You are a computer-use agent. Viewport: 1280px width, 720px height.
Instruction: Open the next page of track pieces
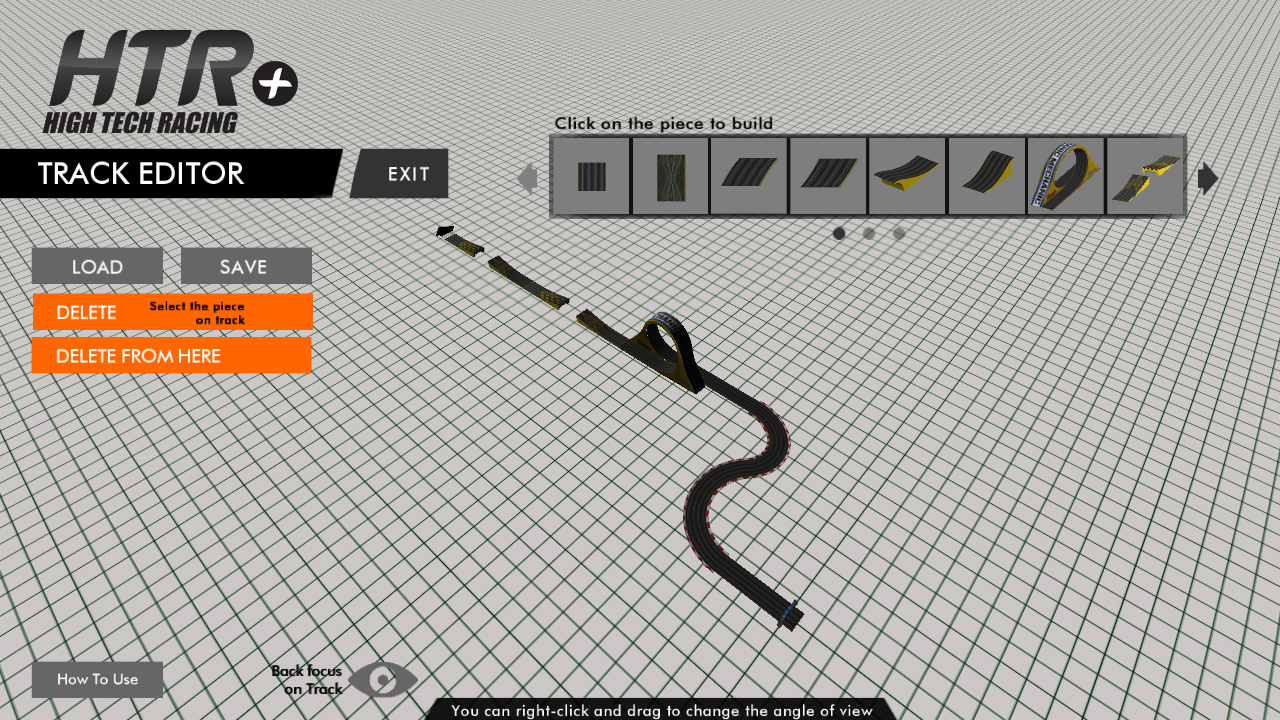click(x=1208, y=178)
